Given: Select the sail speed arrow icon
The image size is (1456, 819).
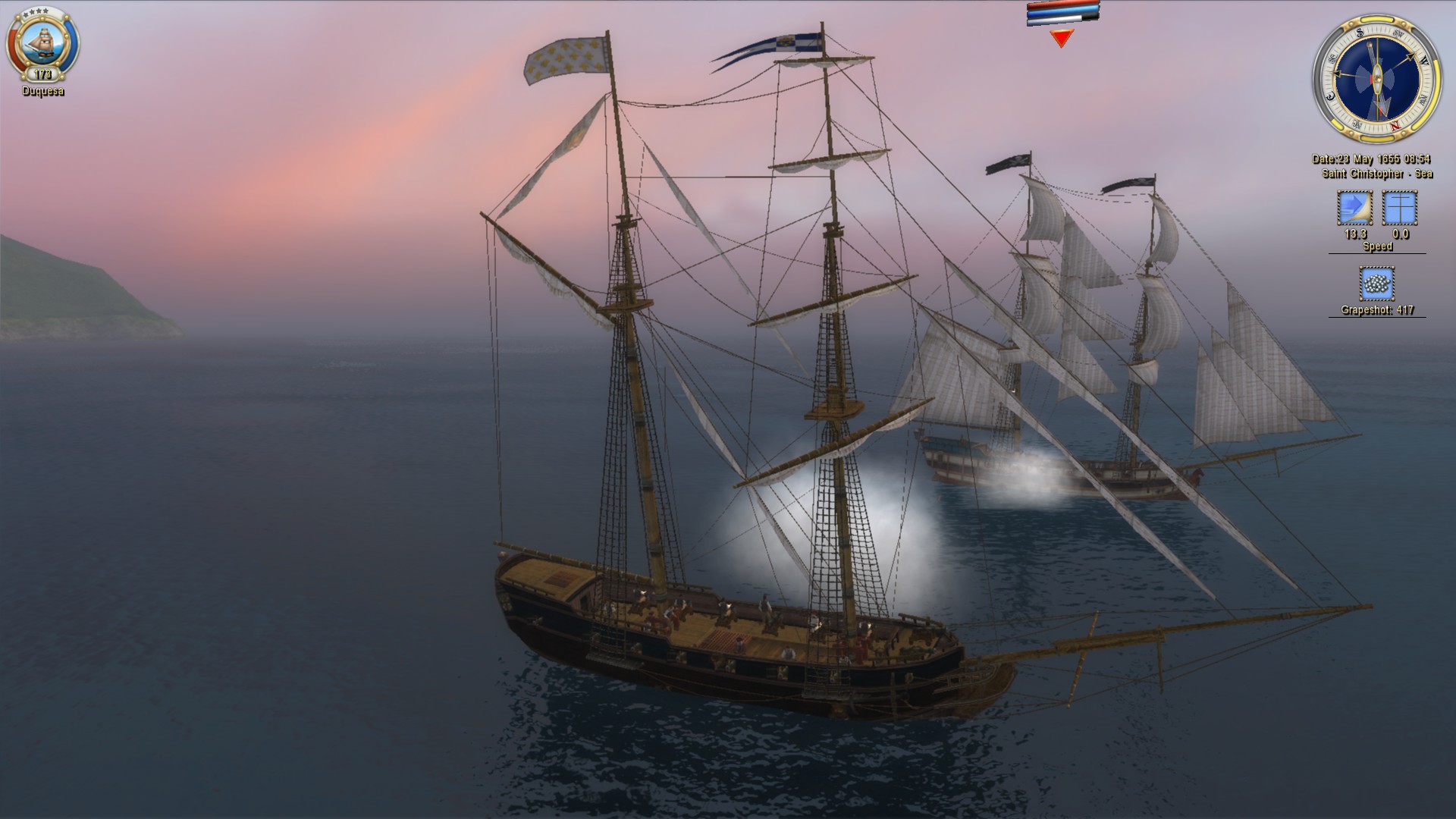Looking at the screenshot, I should [1354, 209].
